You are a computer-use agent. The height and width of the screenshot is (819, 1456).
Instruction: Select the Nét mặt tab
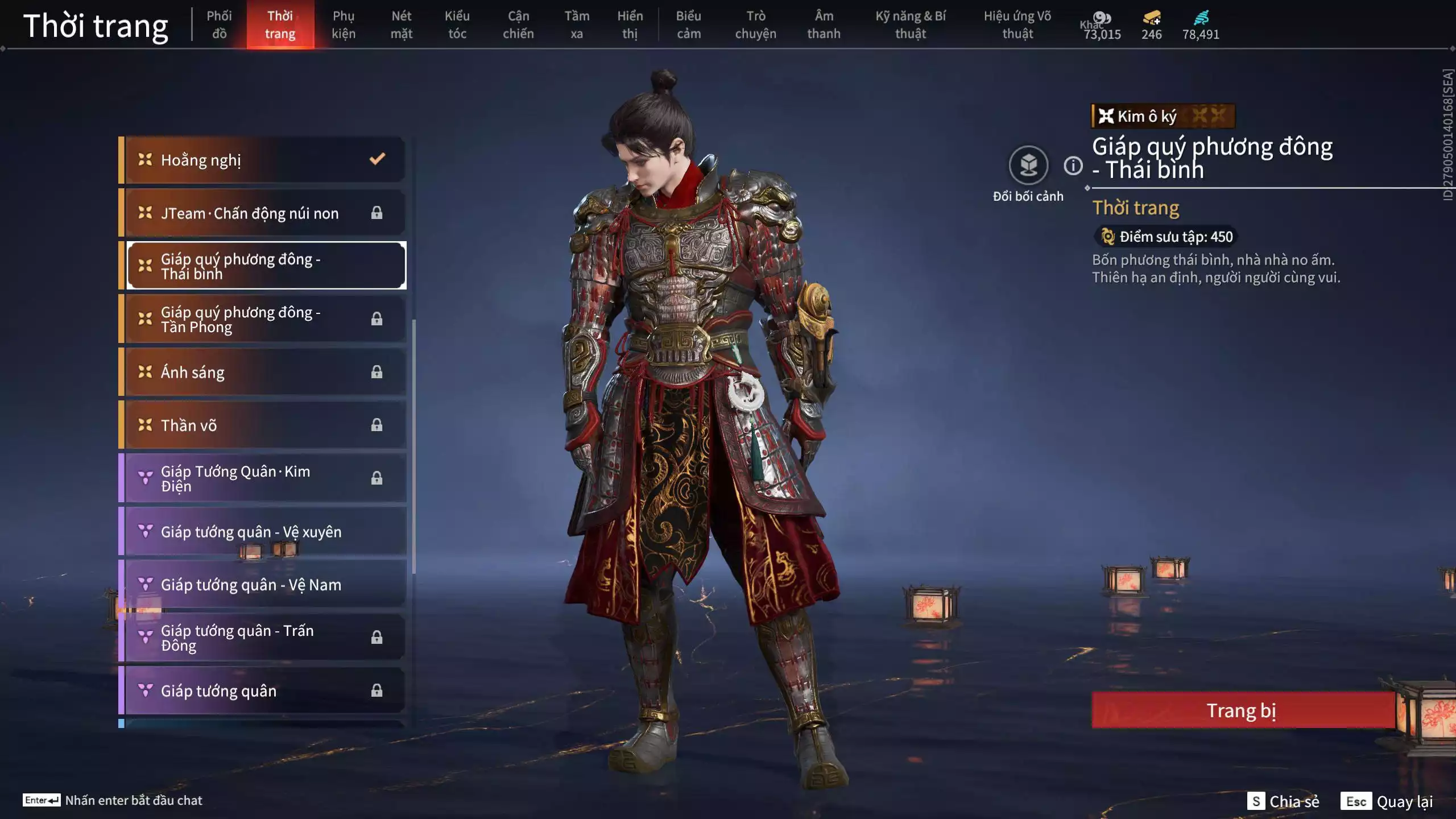click(401, 24)
